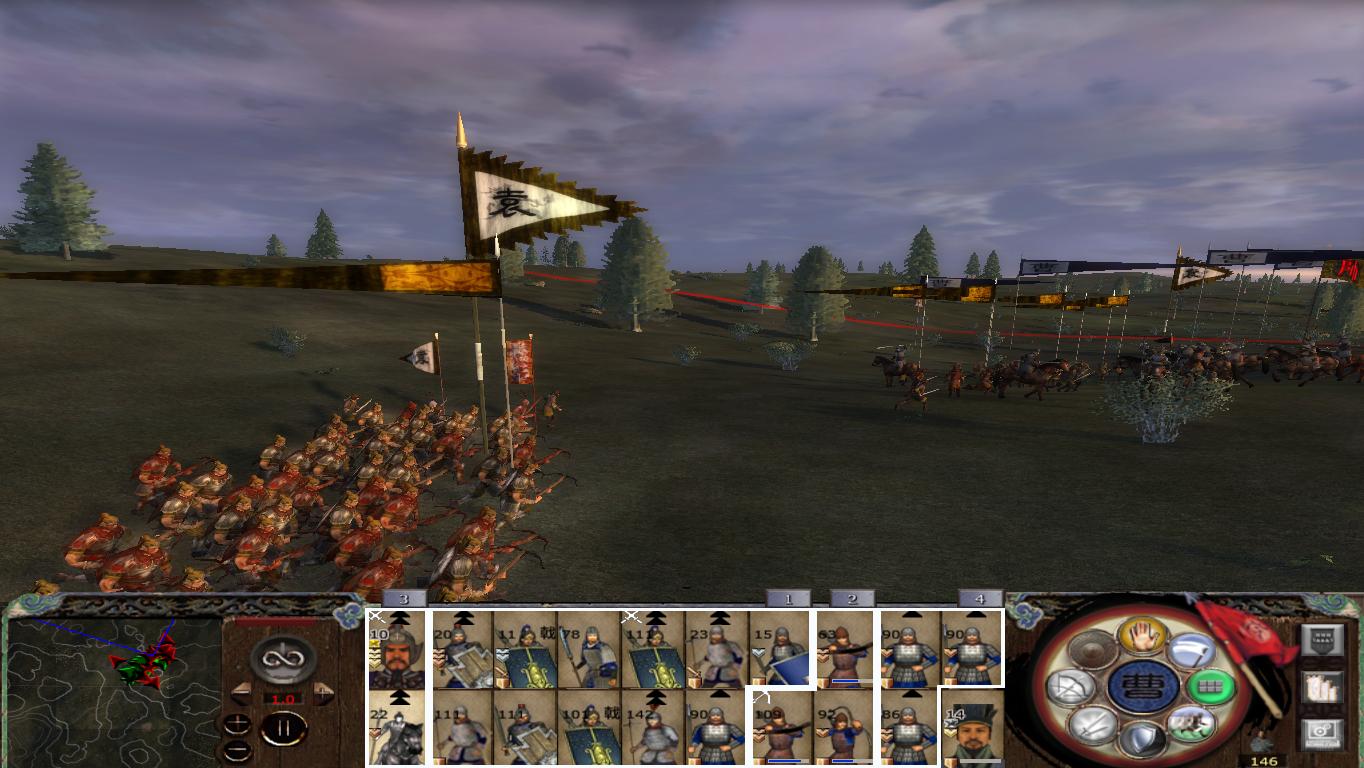Select the general's portrait unit card

pyautogui.click(x=397, y=650)
